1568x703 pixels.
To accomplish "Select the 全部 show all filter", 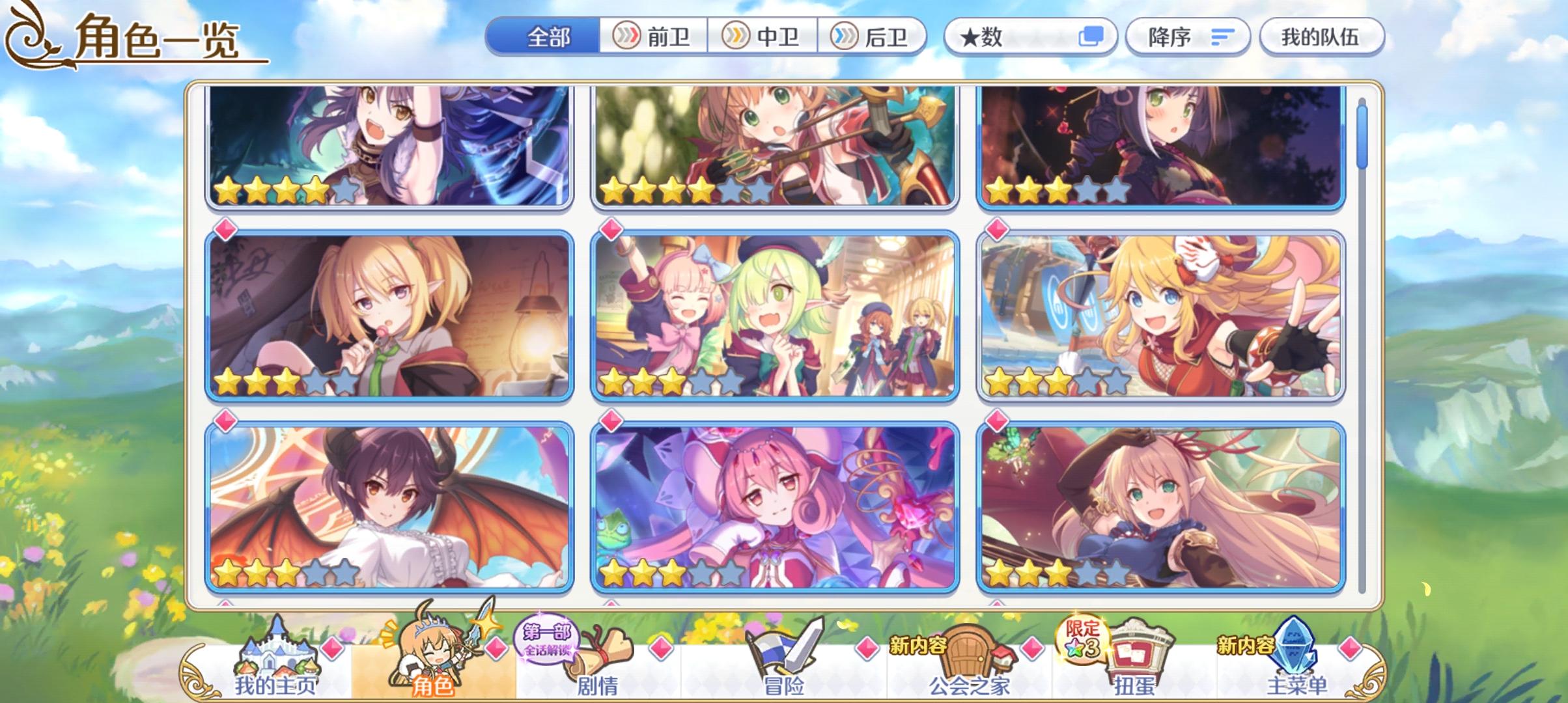I will (549, 37).
